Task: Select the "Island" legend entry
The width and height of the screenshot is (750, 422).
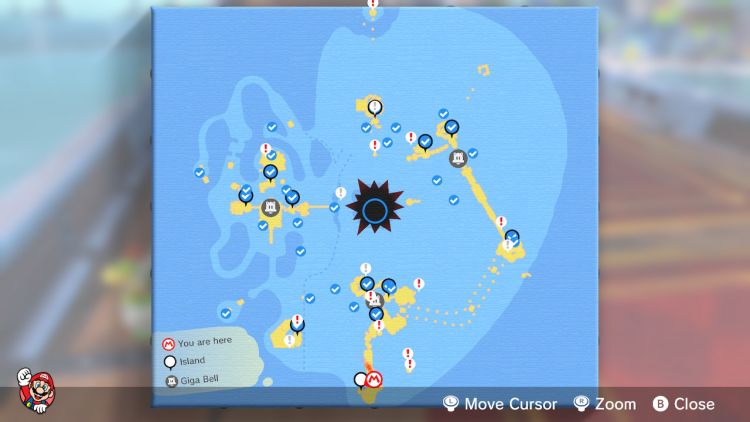Action: pyautogui.click(x=190, y=361)
